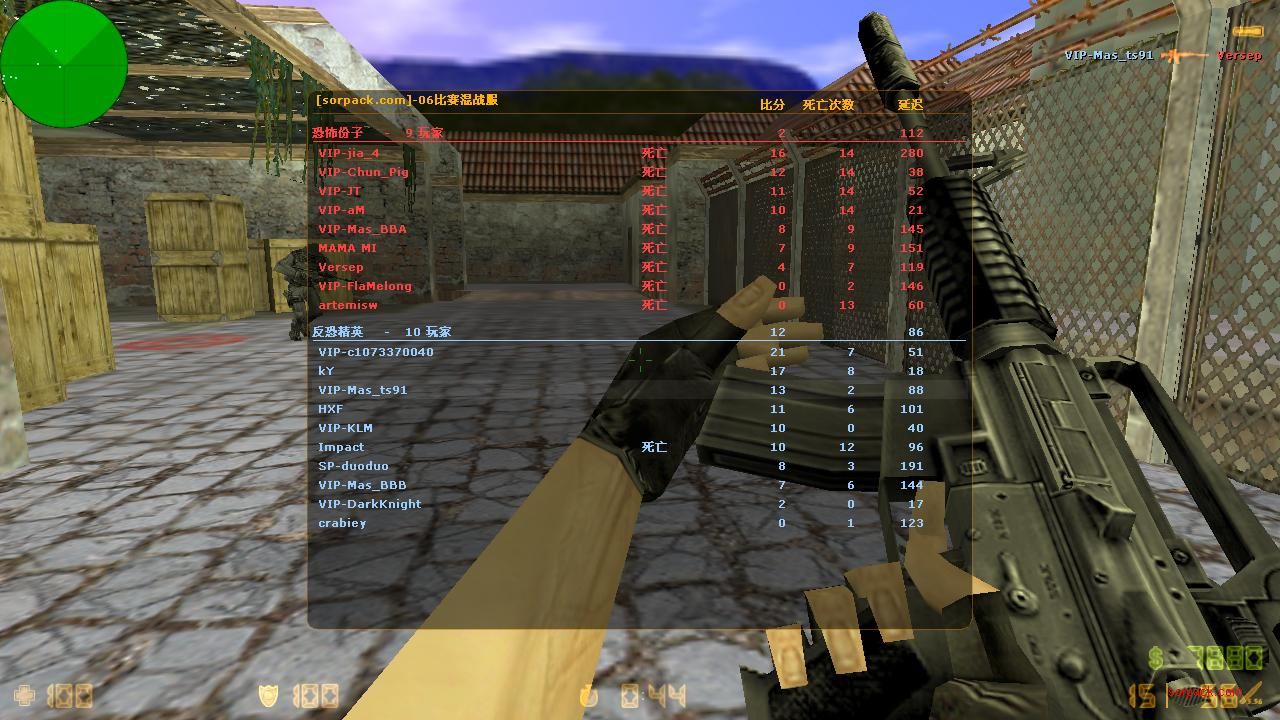Select the VIP-KLM row
The image size is (1280, 720).
pos(345,428)
